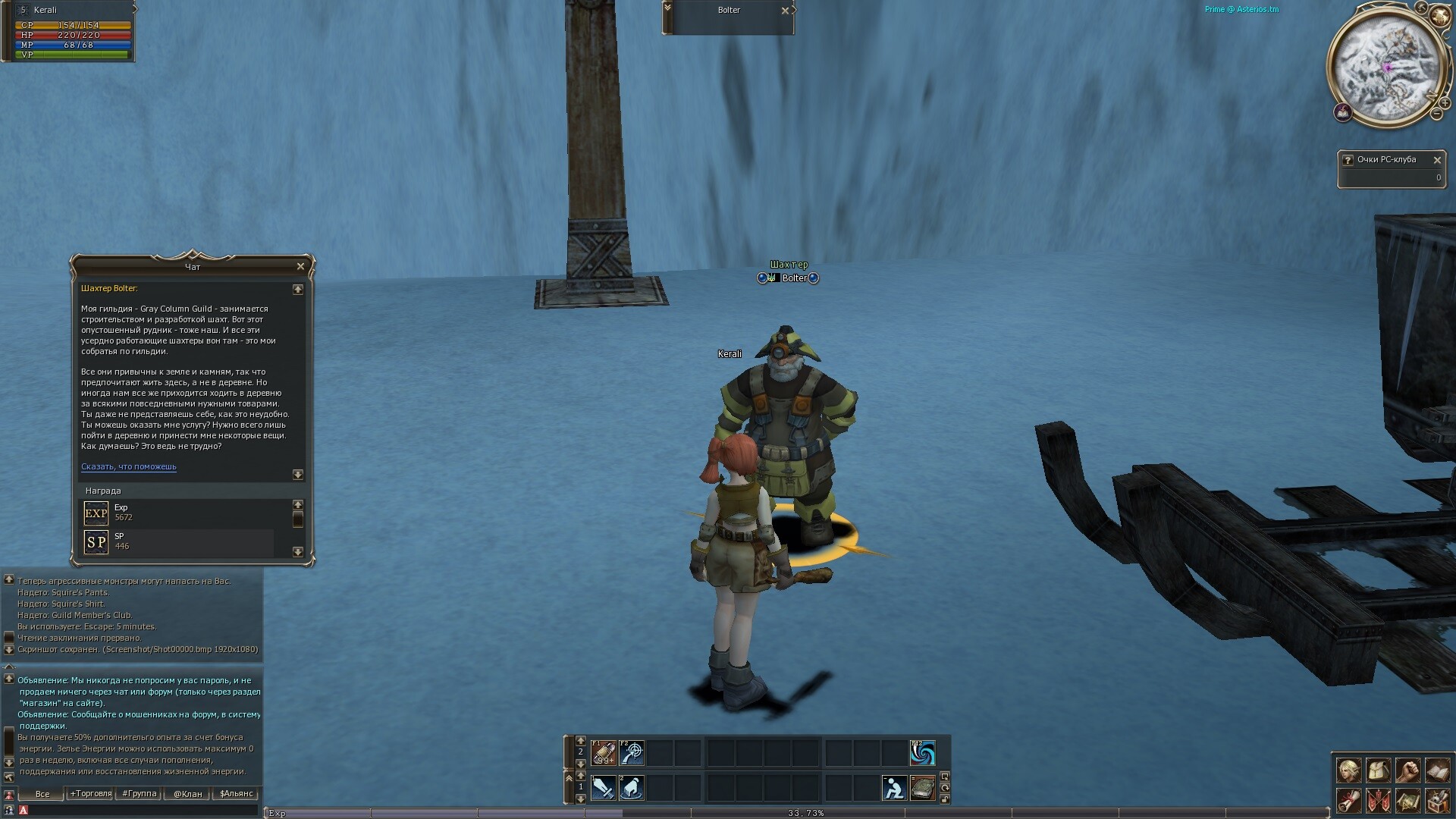Activate the sword attack action
The image size is (1456, 819).
point(604,789)
